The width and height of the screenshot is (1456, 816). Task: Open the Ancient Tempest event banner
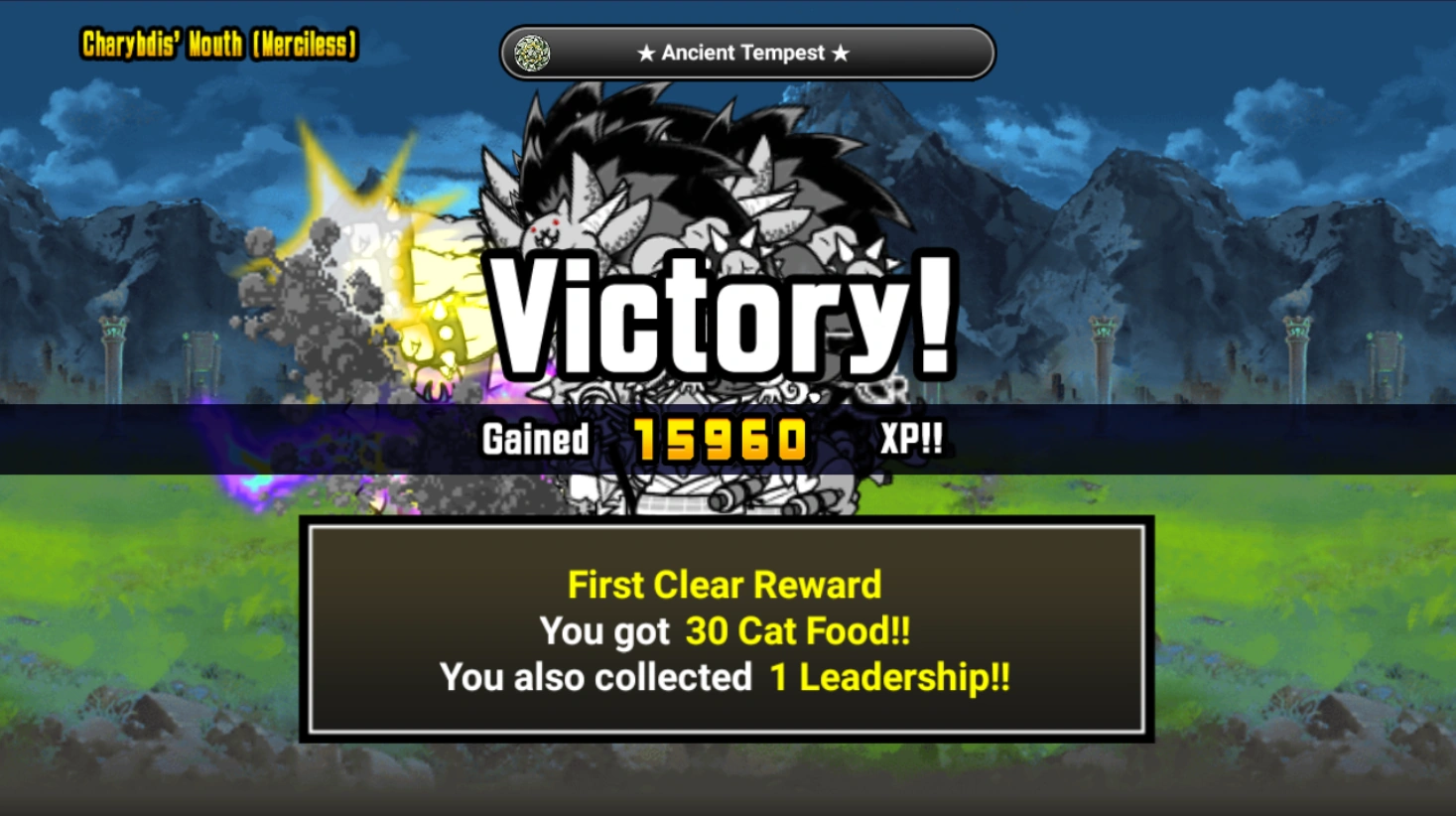[746, 52]
